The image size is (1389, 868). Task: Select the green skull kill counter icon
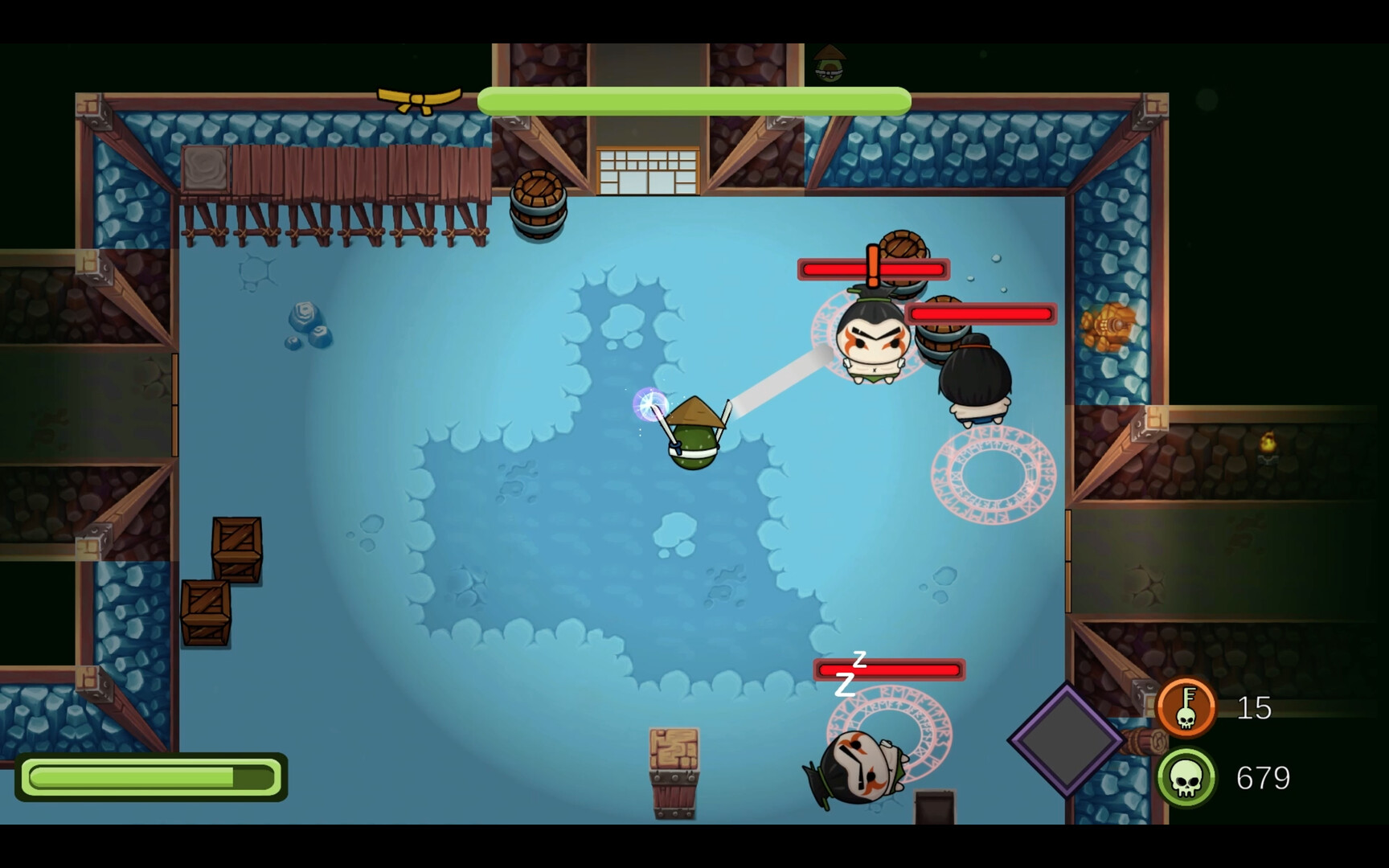click(1187, 778)
